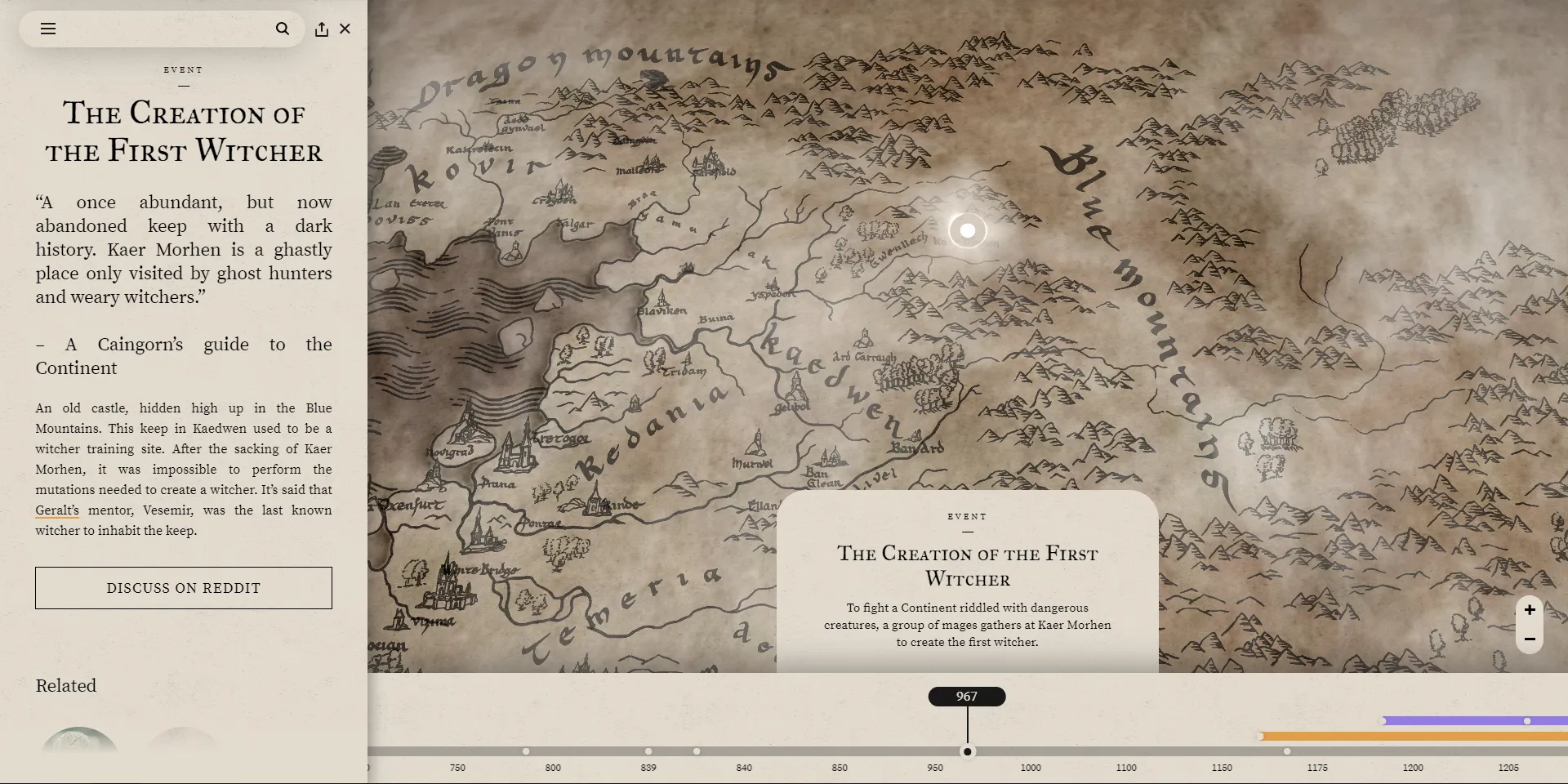1568x784 pixels.
Task: Select the timeline marker at year 839
Action: [x=649, y=751]
